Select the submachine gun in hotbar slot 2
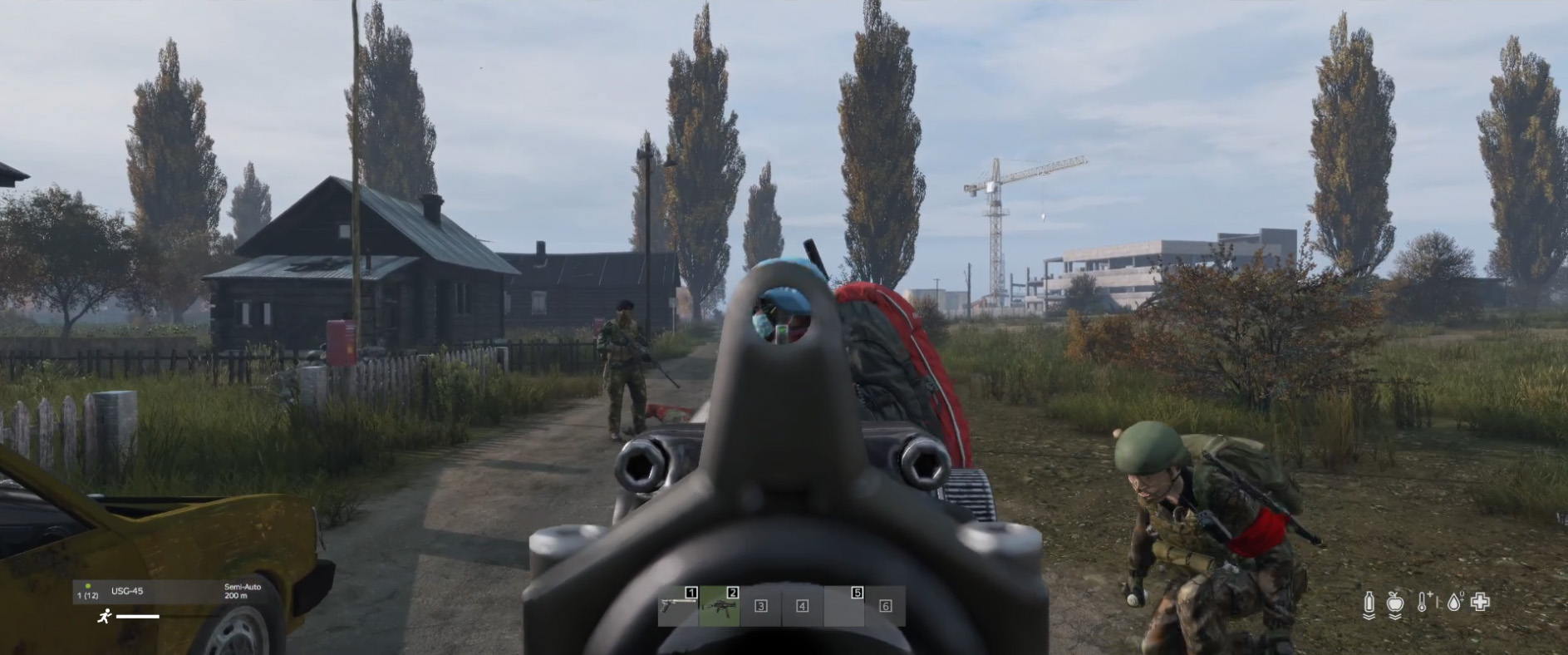 point(720,606)
